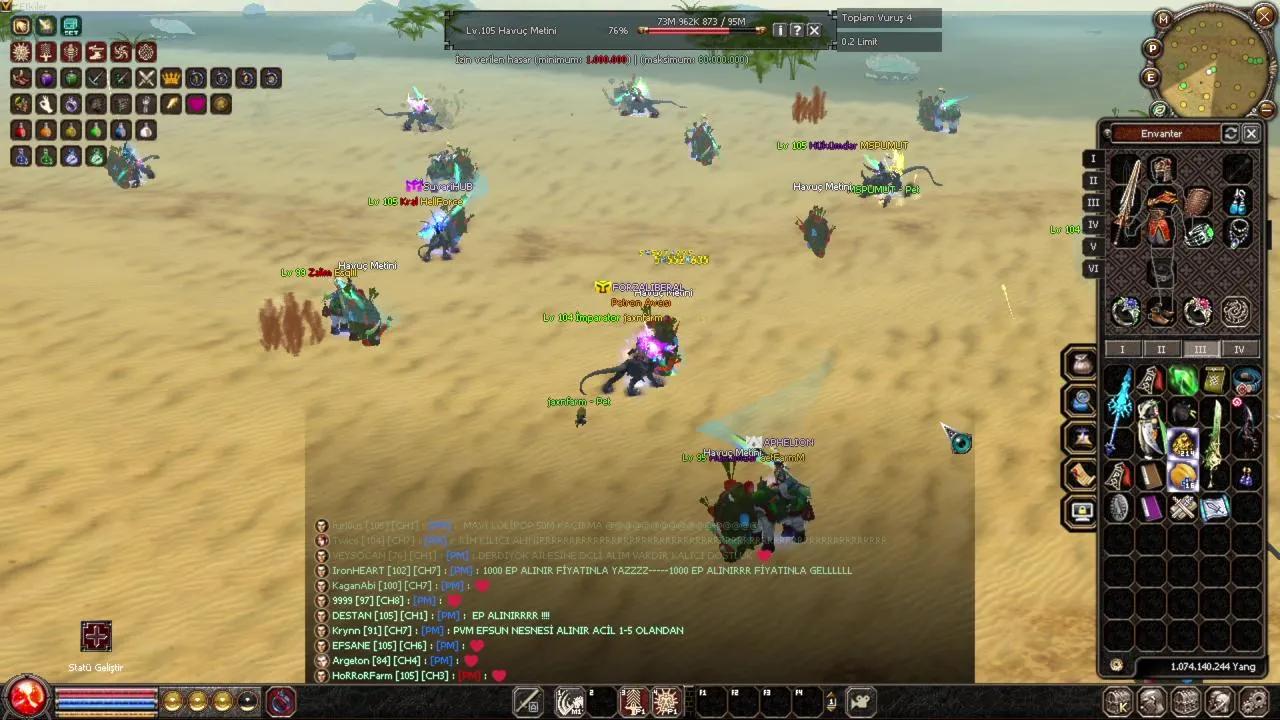Viewport: 1280px width, 720px height.
Task: Click the swap arrows icon on the Envanter titlebar
Action: [x=1232, y=134]
